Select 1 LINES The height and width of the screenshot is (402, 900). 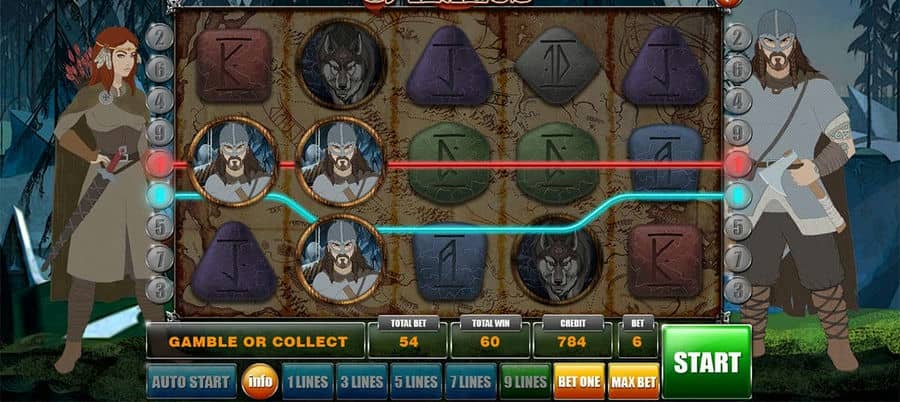point(306,381)
